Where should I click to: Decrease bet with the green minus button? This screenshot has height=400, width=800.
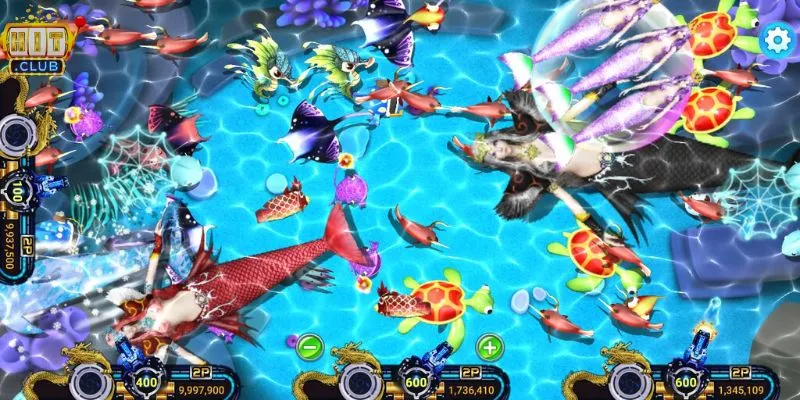tap(310, 348)
